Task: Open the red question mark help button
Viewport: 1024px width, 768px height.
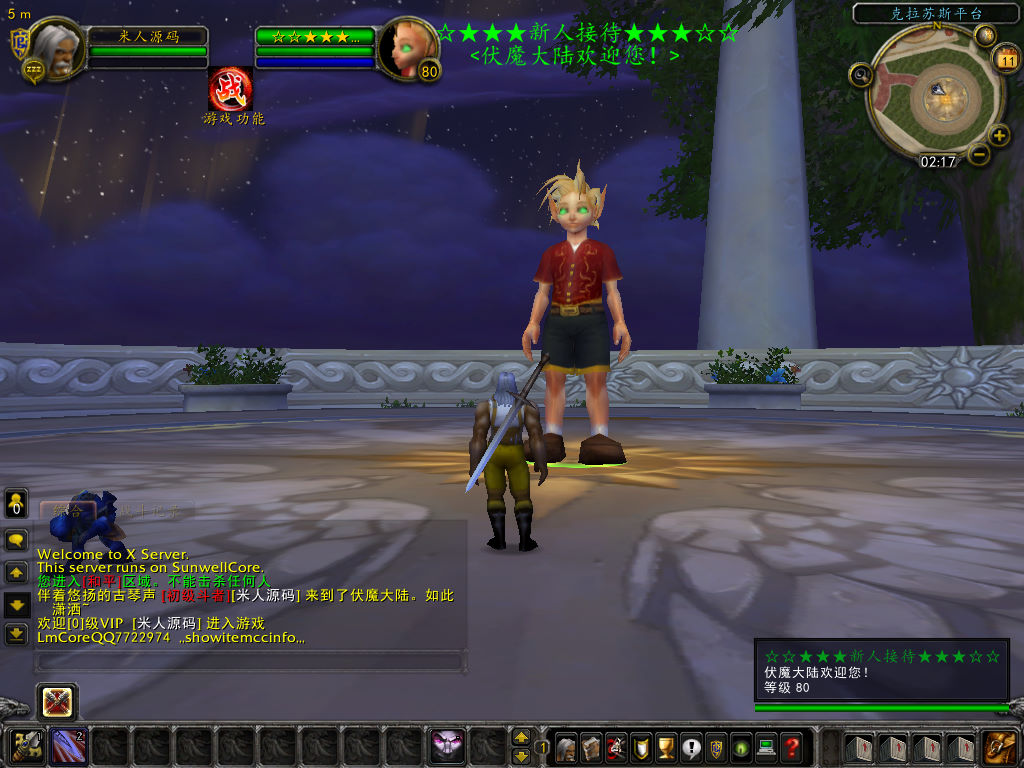Action: 792,746
